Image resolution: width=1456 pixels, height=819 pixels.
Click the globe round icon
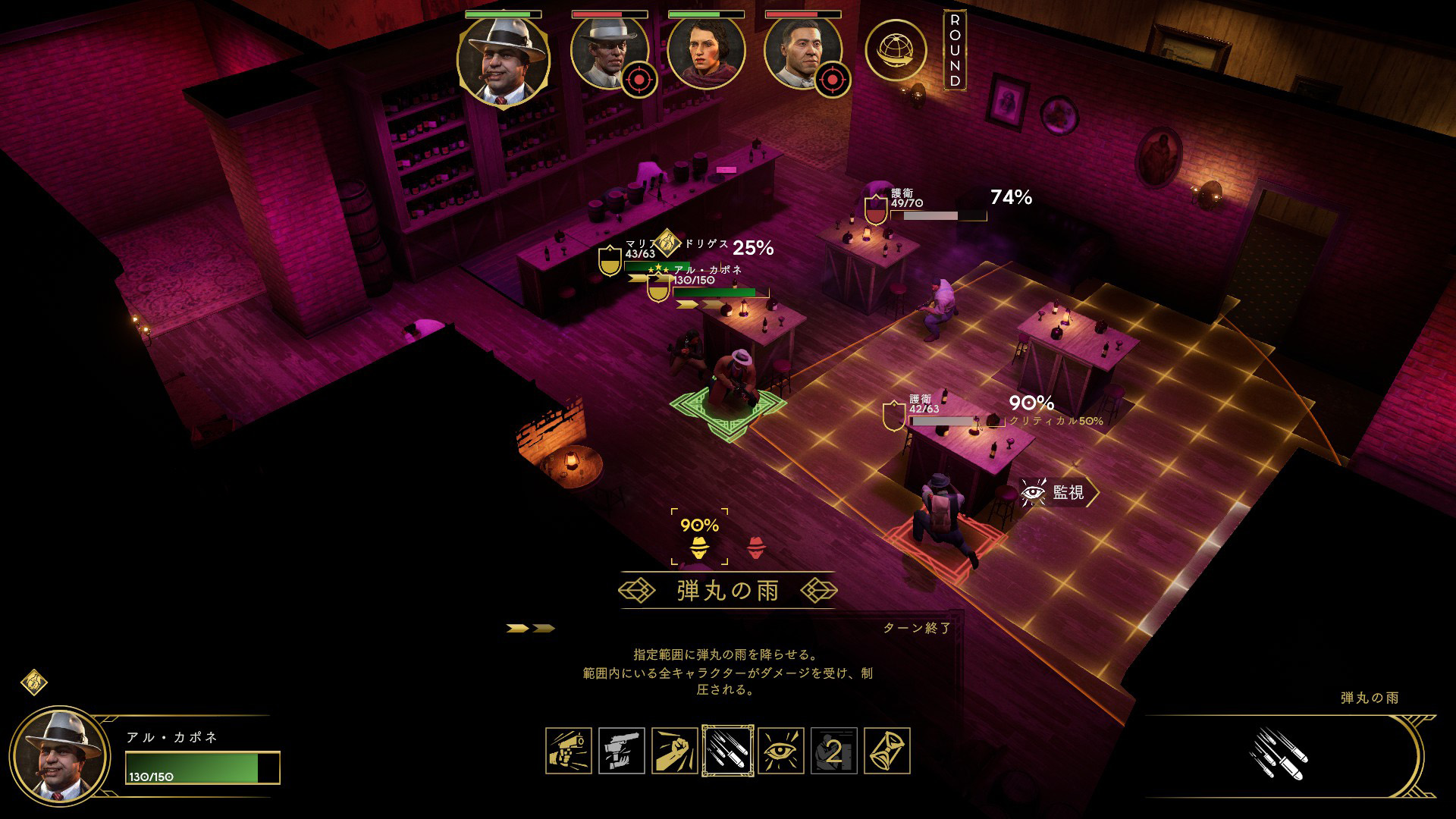click(x=896, y=50)
